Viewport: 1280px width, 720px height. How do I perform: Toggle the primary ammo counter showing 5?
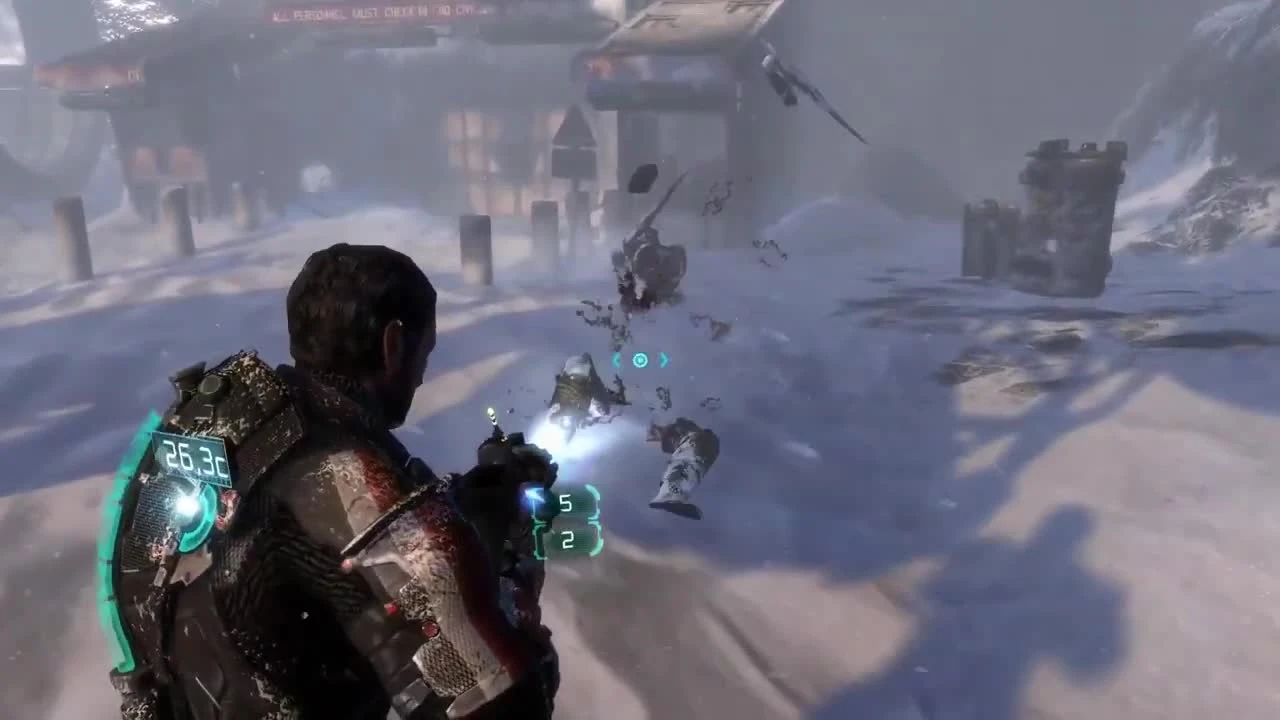click(566, 502)
